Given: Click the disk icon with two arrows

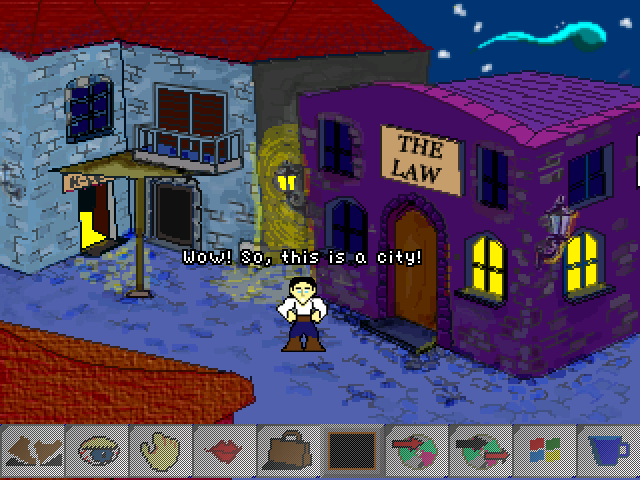Looking at the screenshot, I should coord(479,451).
